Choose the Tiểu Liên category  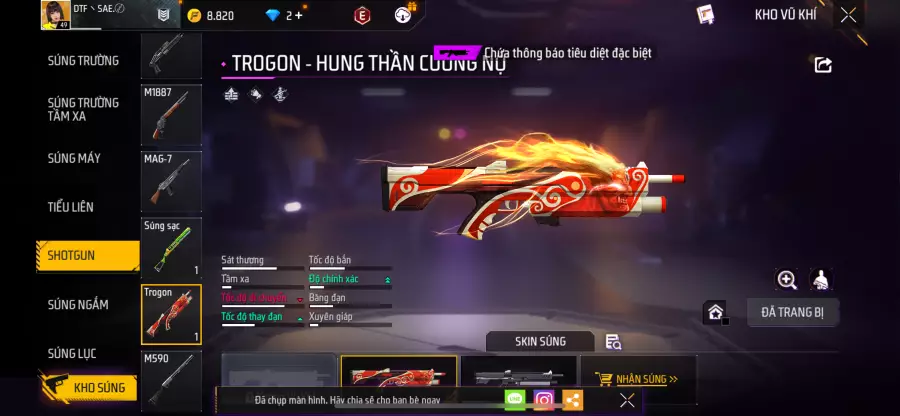point(70,207)
